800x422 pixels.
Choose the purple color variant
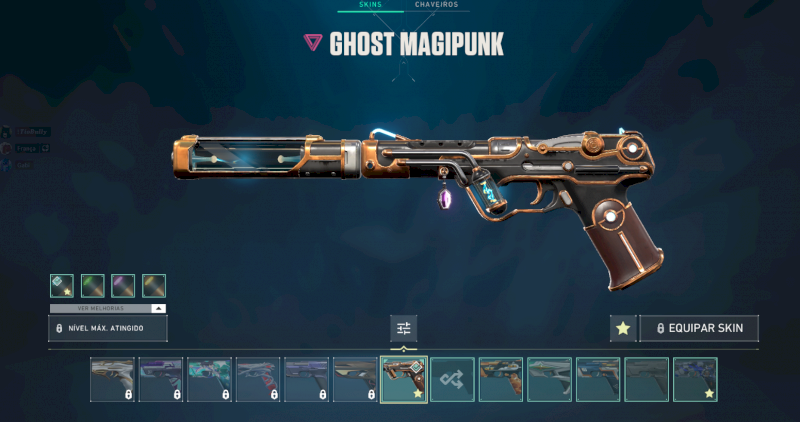coord(123,285)
